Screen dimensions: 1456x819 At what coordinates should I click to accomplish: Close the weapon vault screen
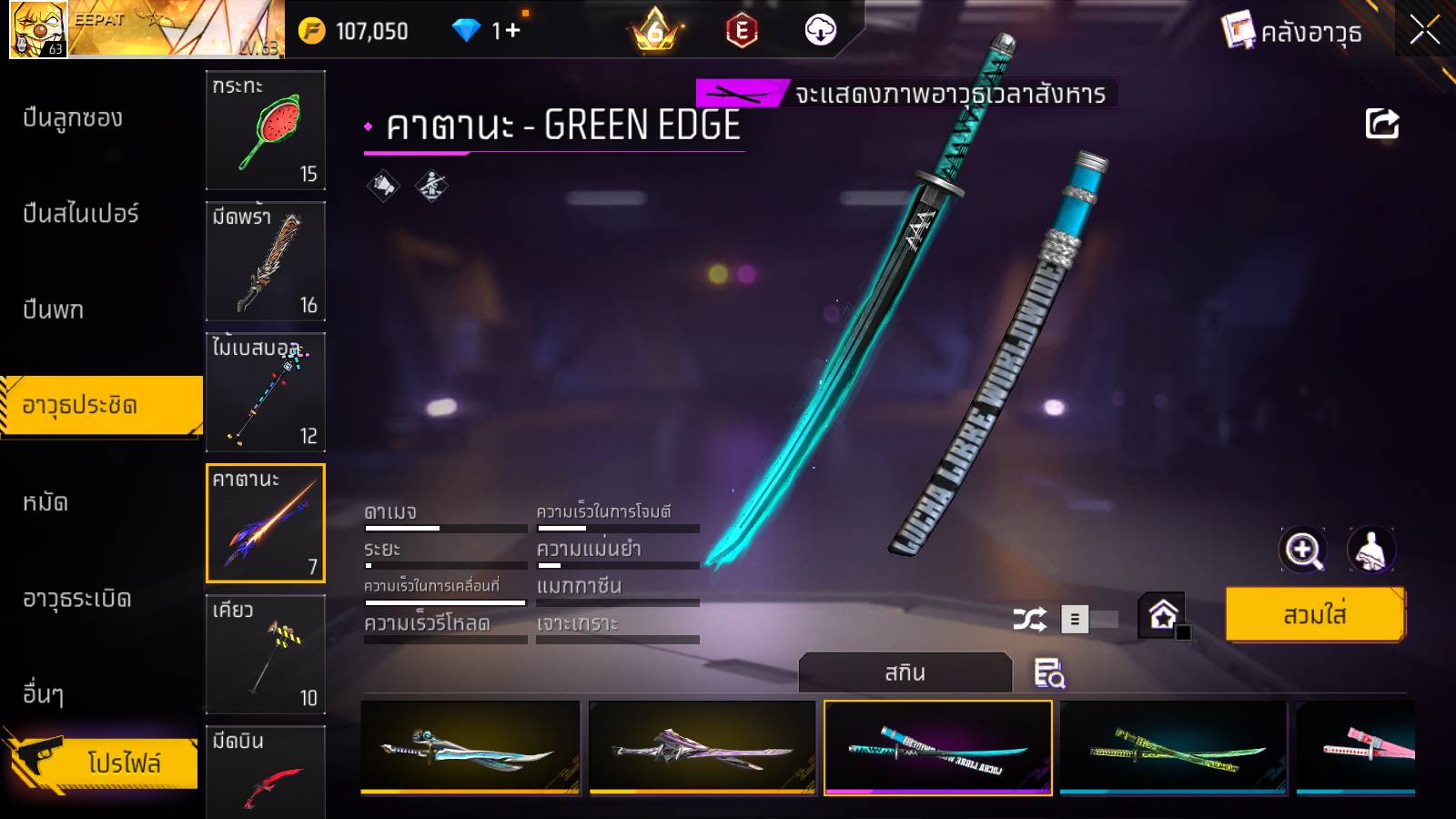coord(1424,31)
